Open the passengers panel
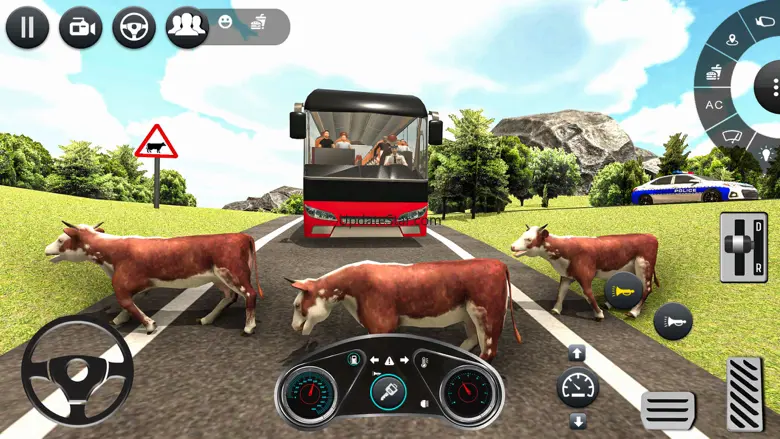The image size is (780, 439). click(186, 27)
